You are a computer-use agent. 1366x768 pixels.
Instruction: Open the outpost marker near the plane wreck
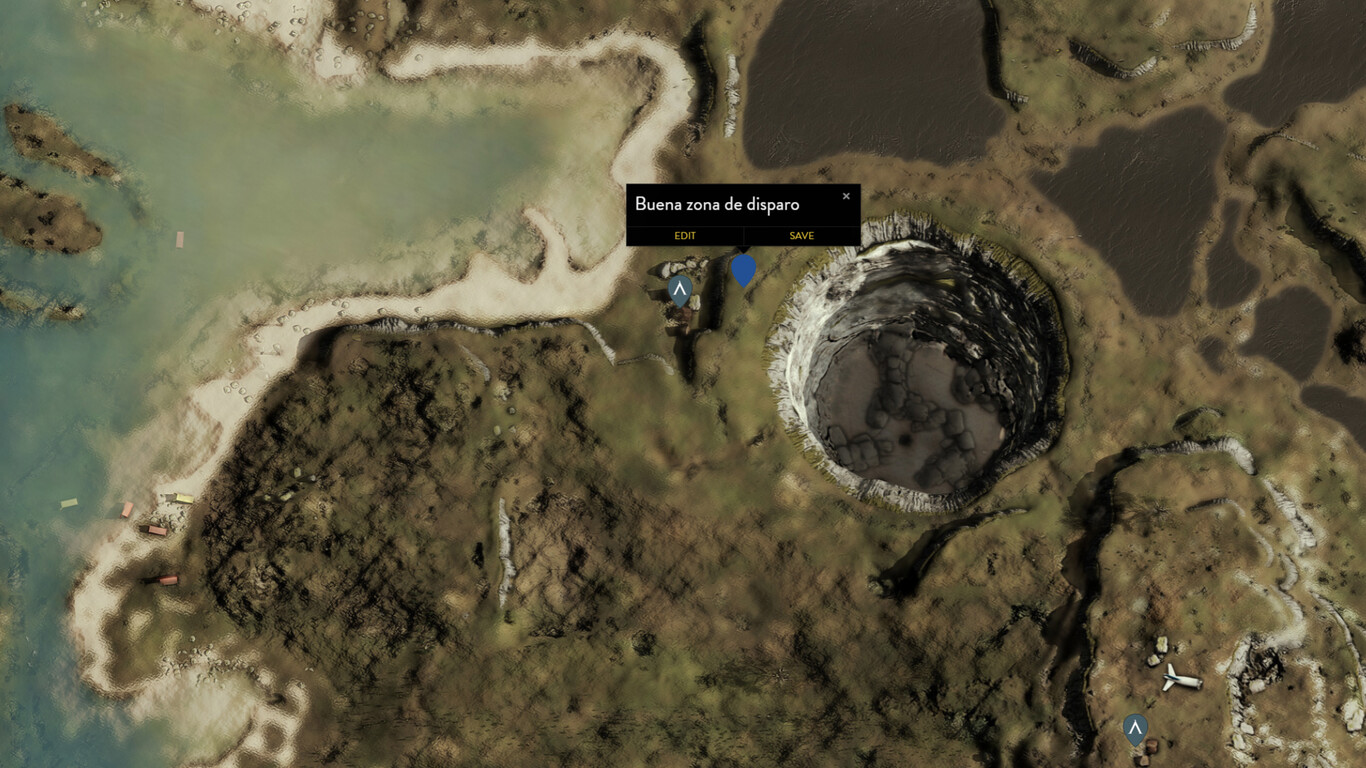1136,729
